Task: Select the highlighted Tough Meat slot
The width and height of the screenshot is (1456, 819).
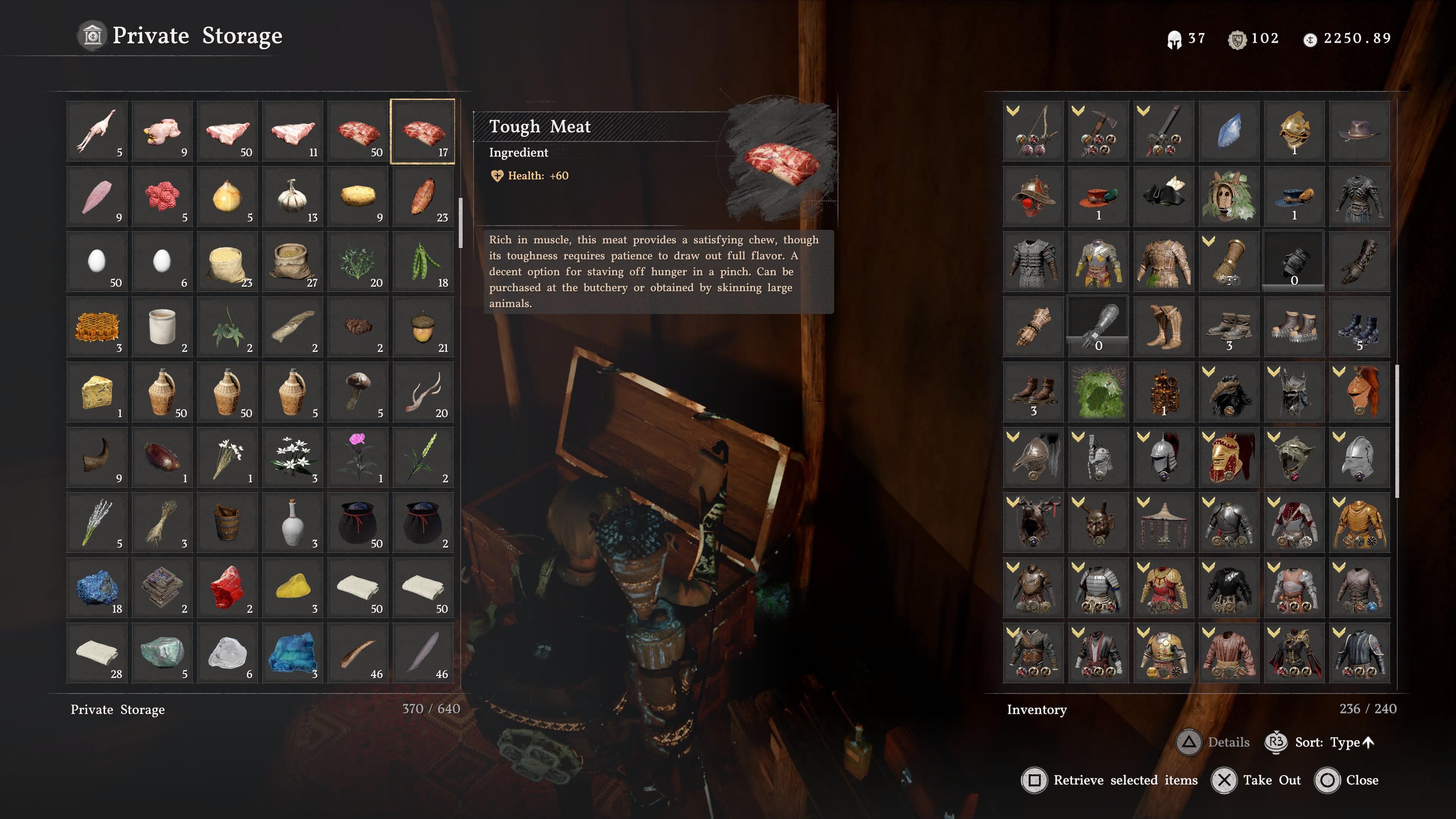Action: click(x=423, y=132)
